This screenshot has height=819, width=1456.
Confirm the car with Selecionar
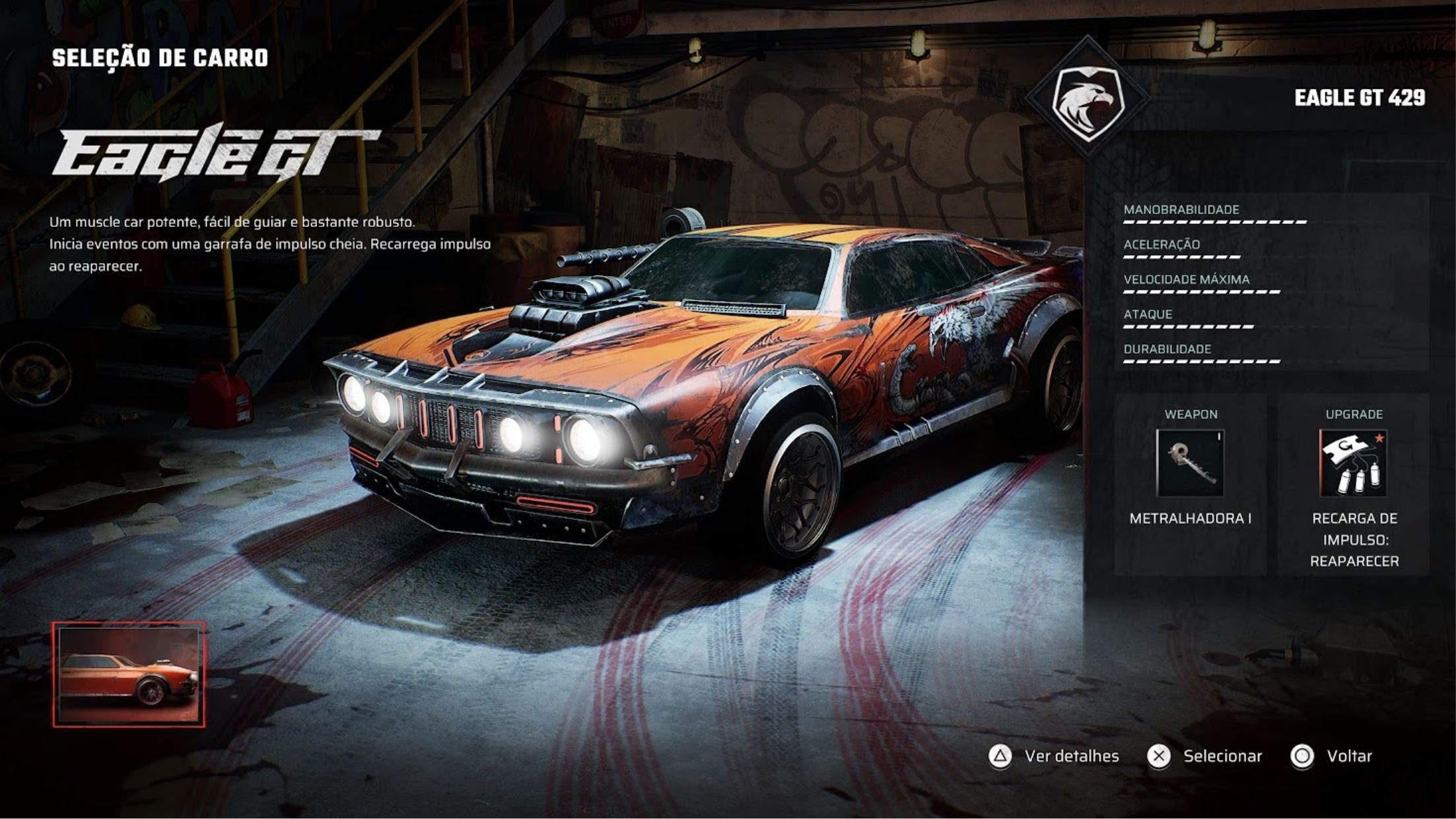click(1204, 756)
